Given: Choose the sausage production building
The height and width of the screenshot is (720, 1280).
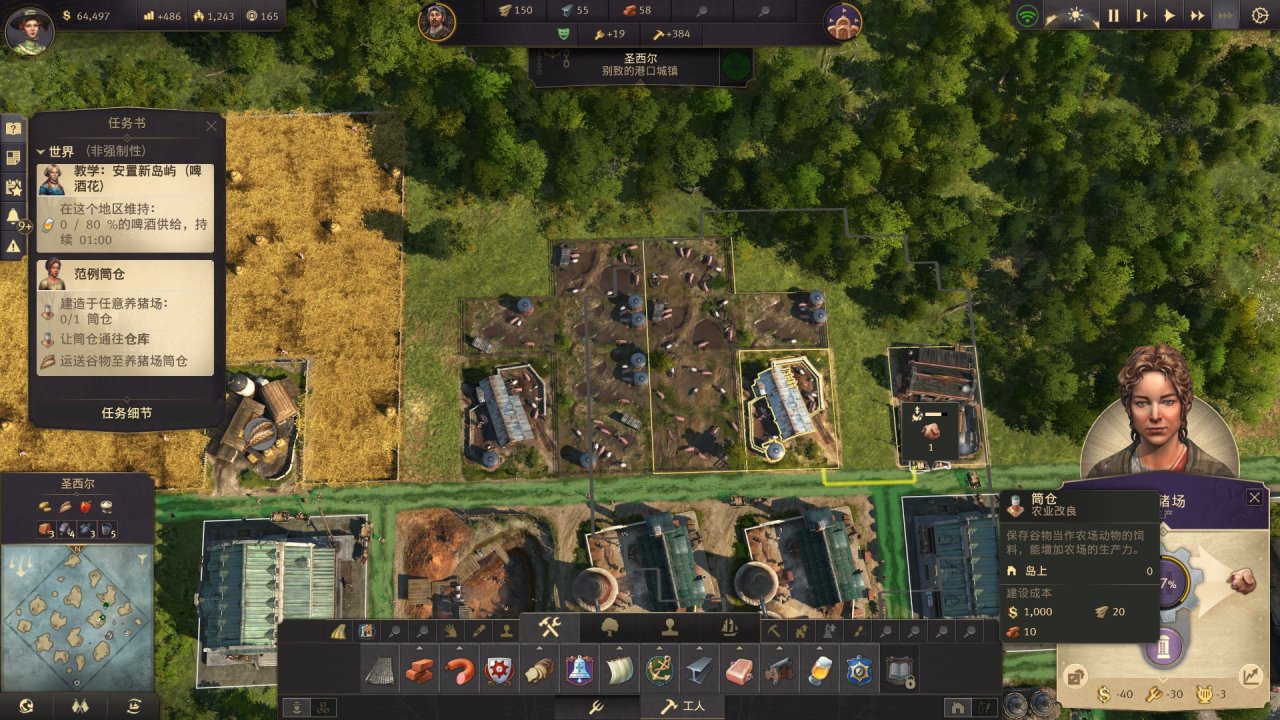Looking at the screenshot, I should coord(459,671).
